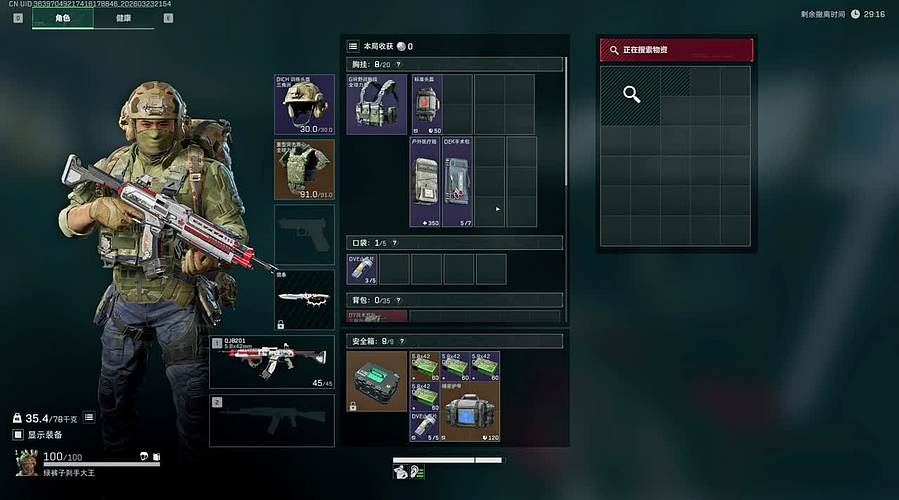This screenshot has width=899, height=500.
Task: Select the field medical kit worth 350
Action: 425,182
